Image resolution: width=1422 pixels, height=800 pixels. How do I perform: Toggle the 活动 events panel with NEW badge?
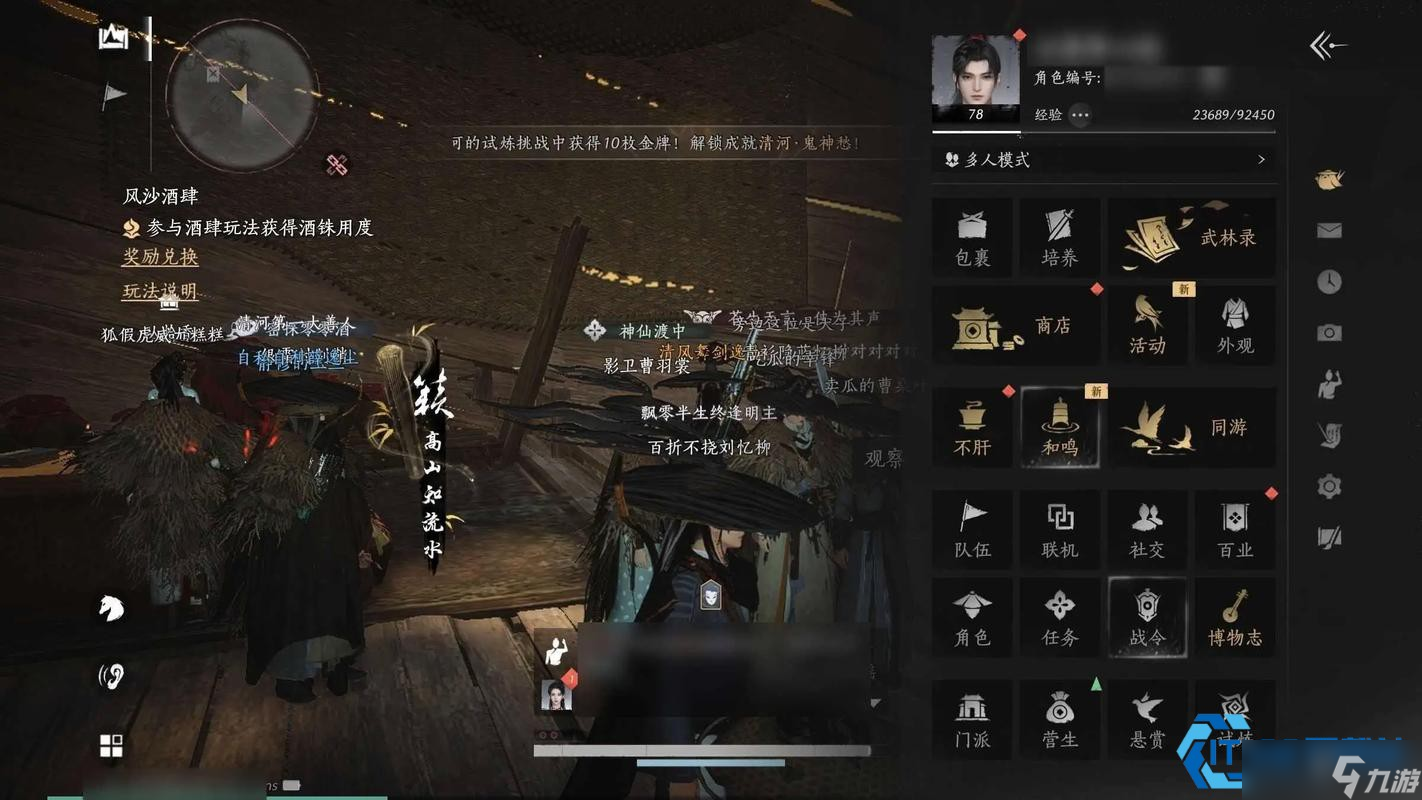(x=1147, y=326)
